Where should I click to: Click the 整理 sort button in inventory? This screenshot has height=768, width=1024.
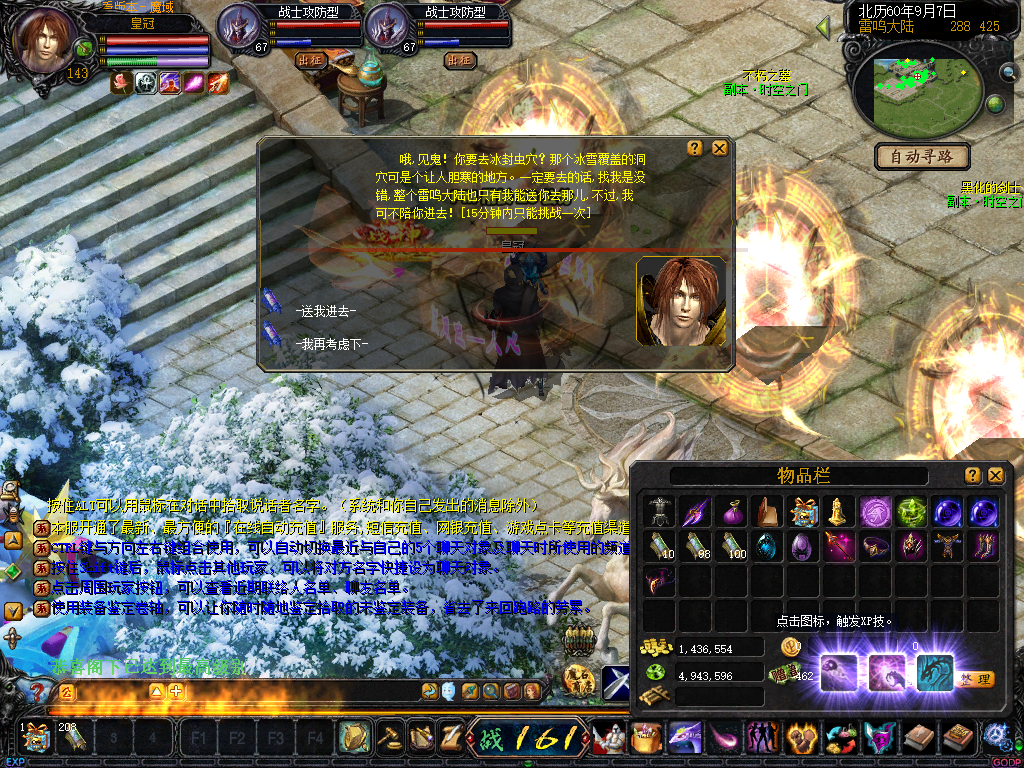tap(976, 679)
